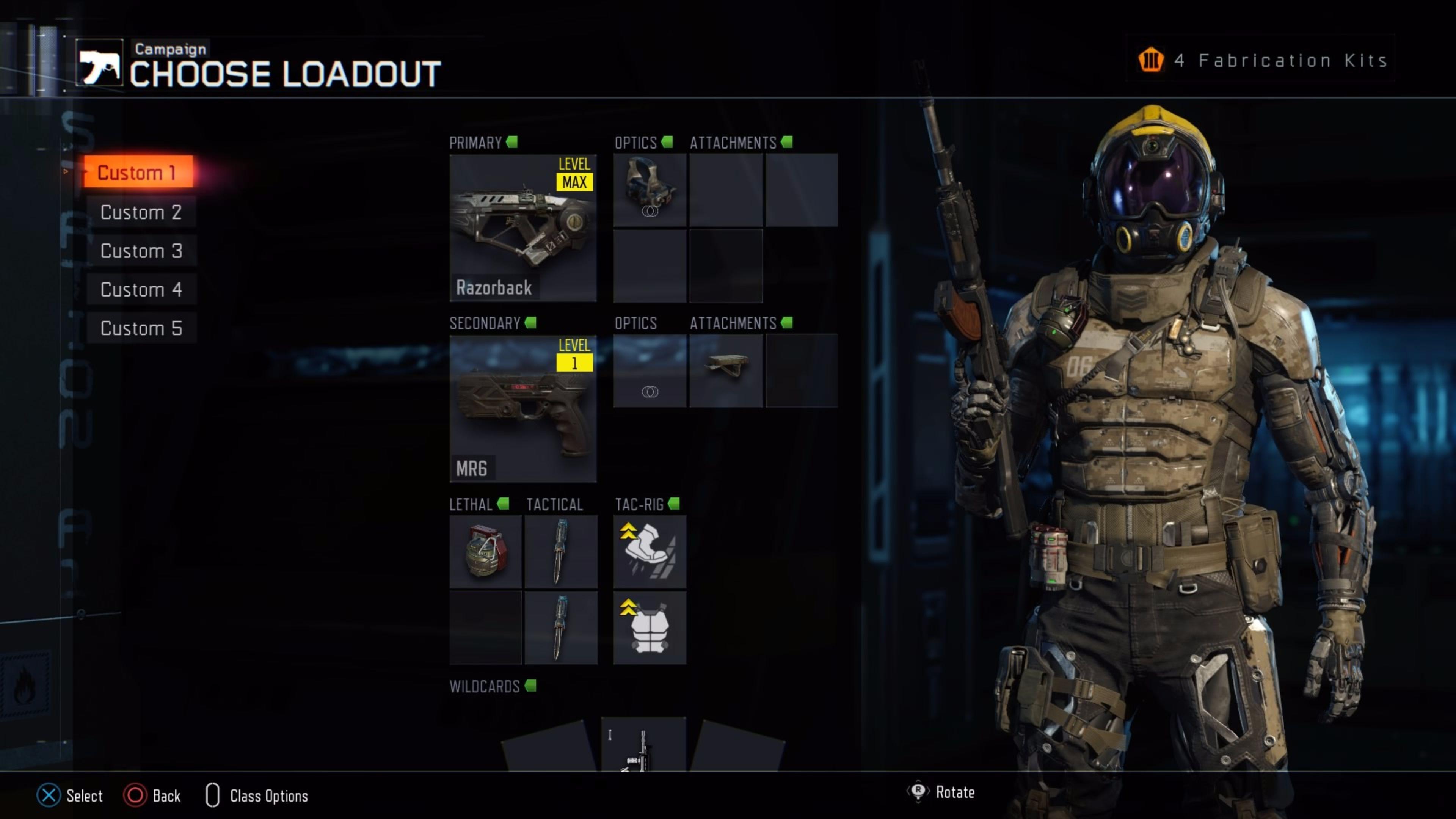Select the Razorback primary weapon slot

coord(523,228)
